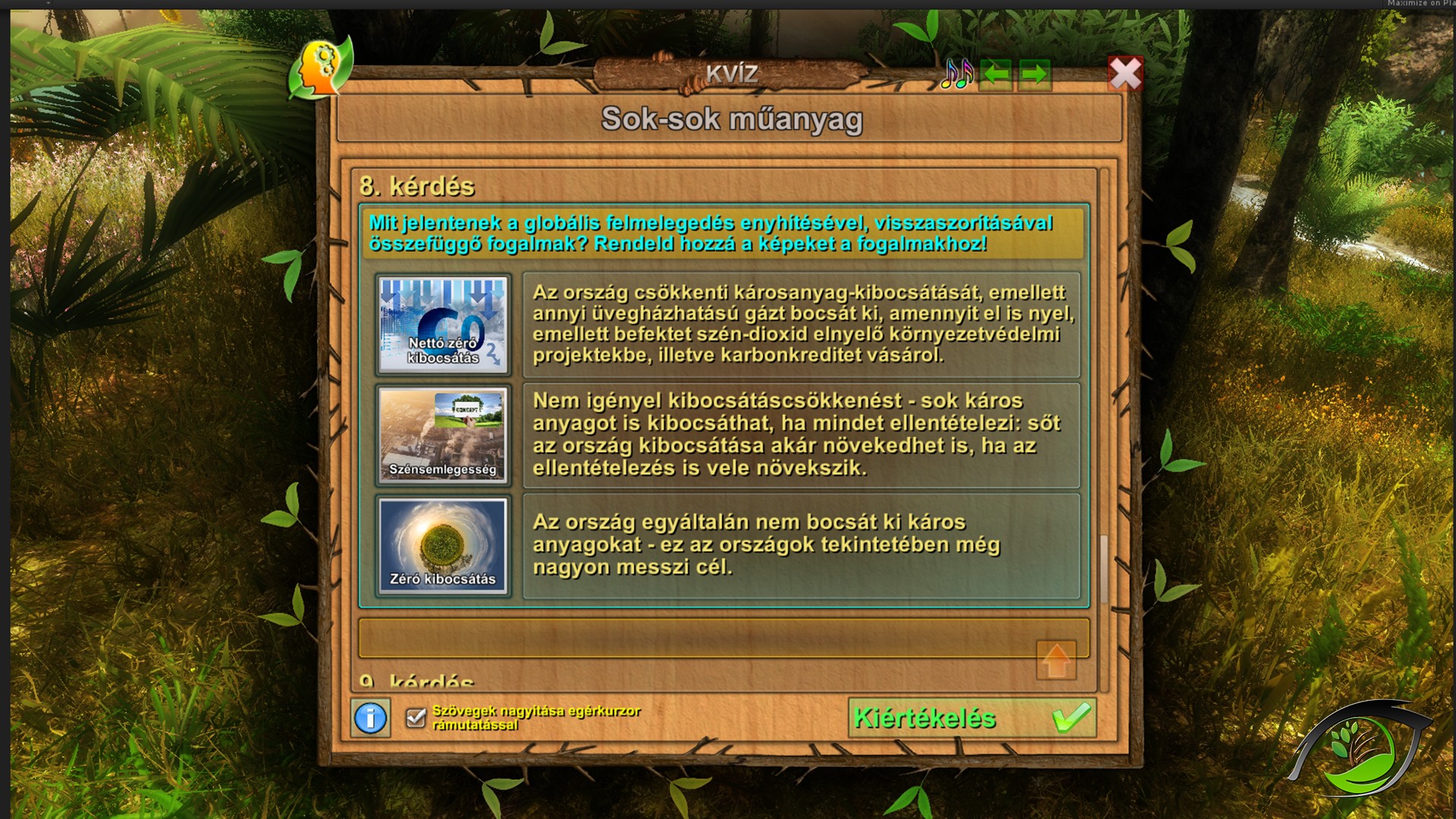Click the quiz list scrollbar handle

[1104, 569]
